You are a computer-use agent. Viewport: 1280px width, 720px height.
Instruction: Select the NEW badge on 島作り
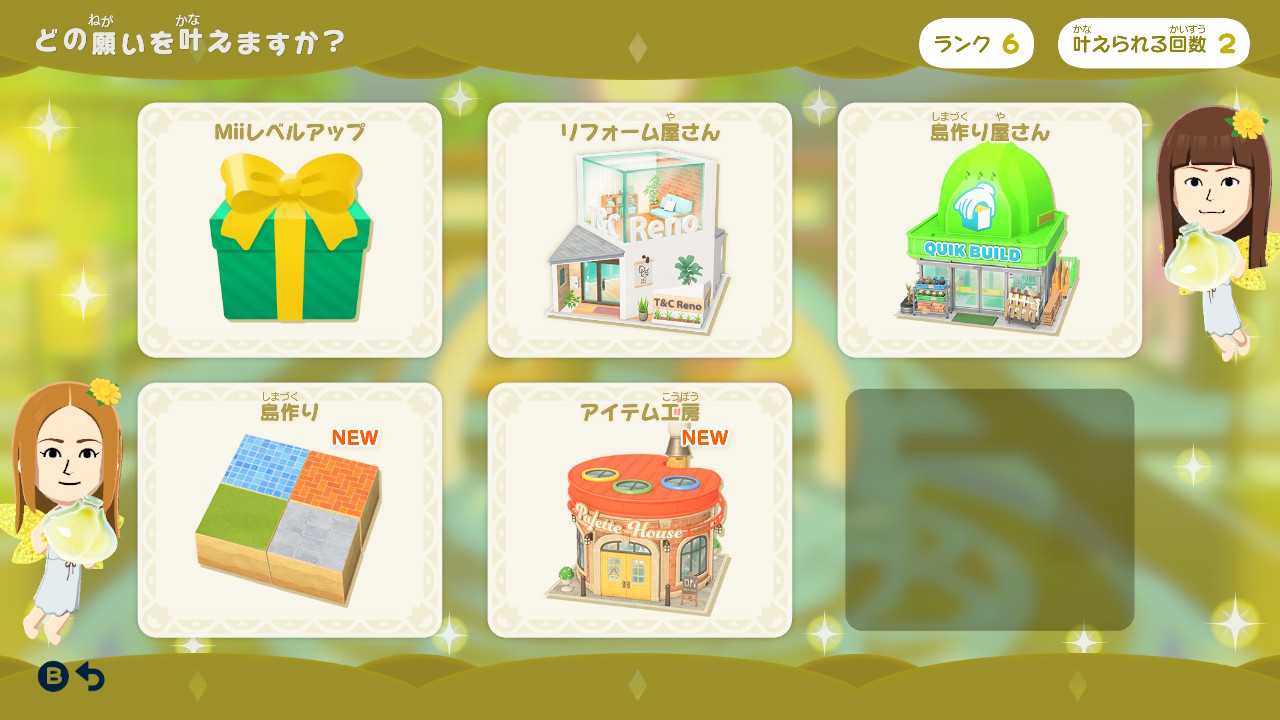[356, 437]
